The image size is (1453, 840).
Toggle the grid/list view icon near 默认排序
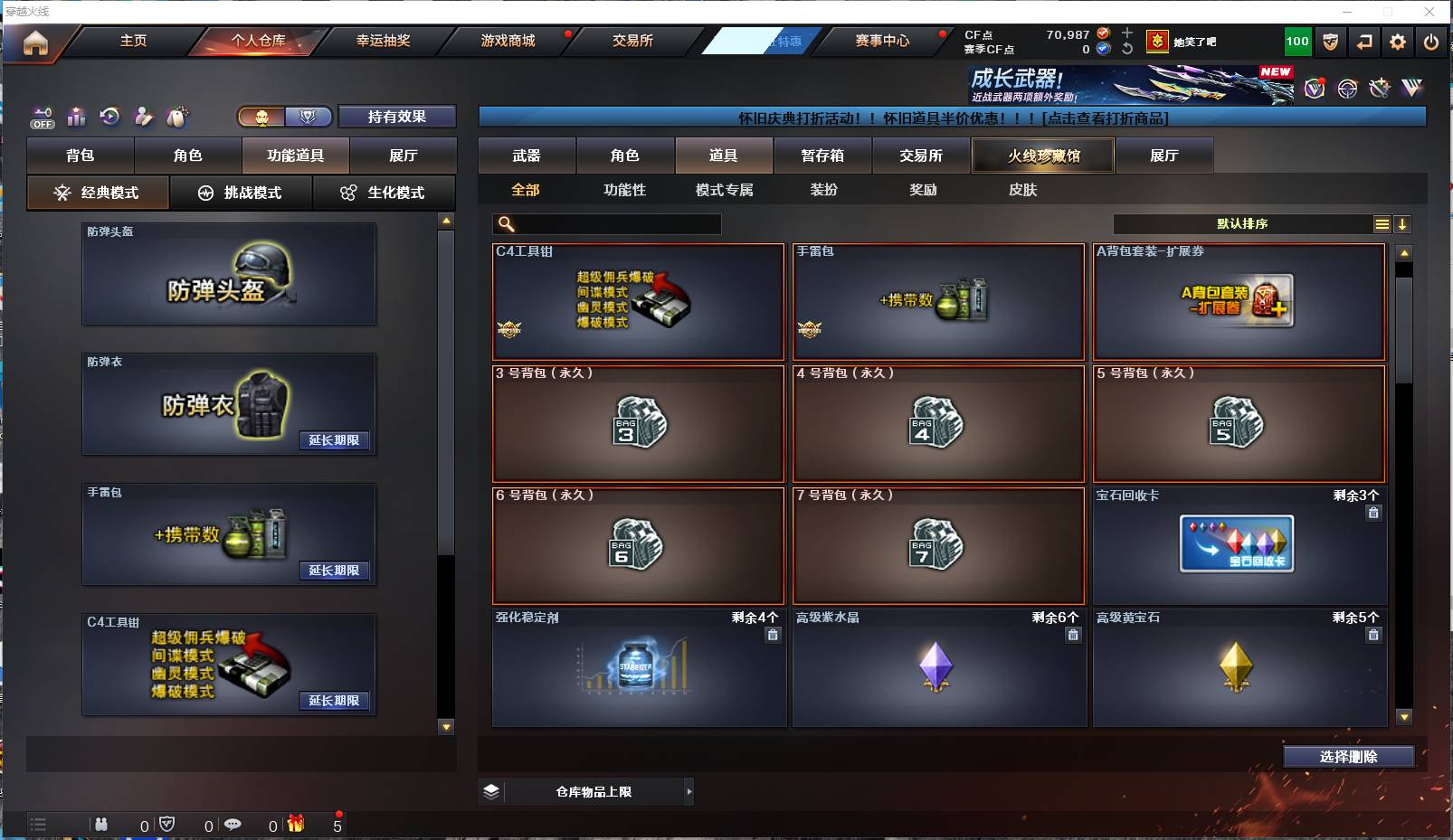[1382, 223]
